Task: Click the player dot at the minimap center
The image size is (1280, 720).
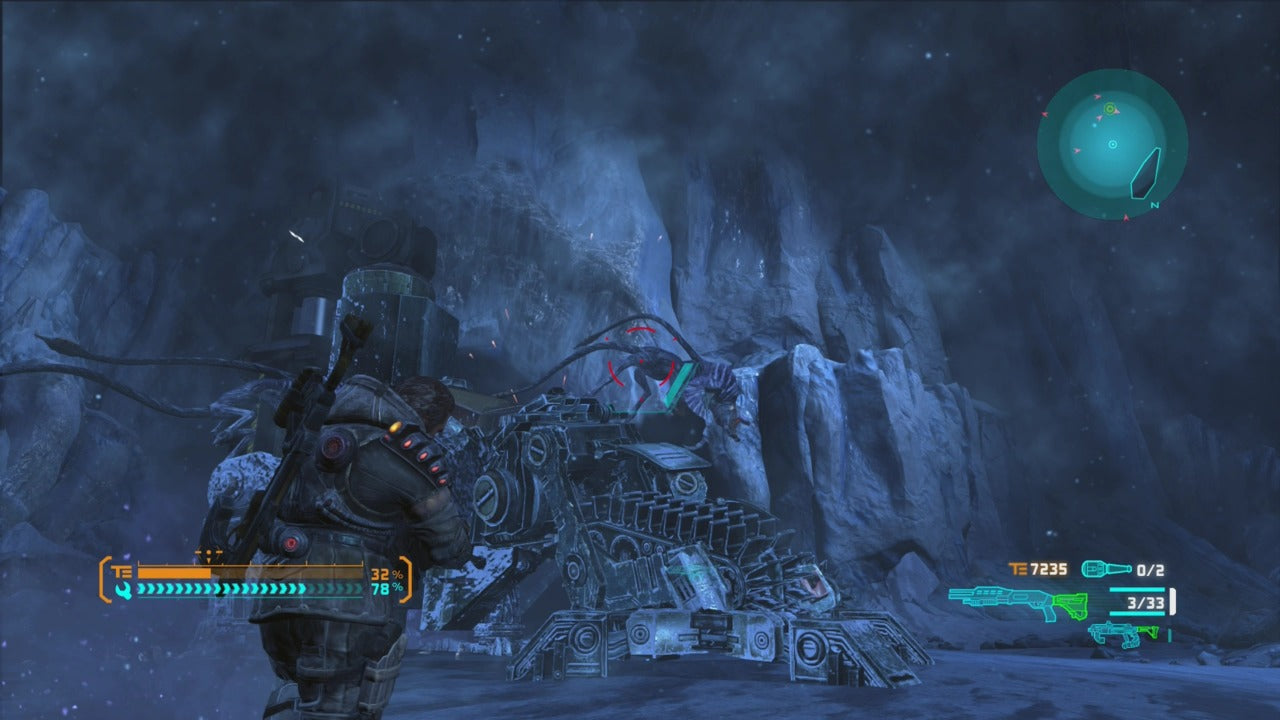Action: (x=1112, y=143)
